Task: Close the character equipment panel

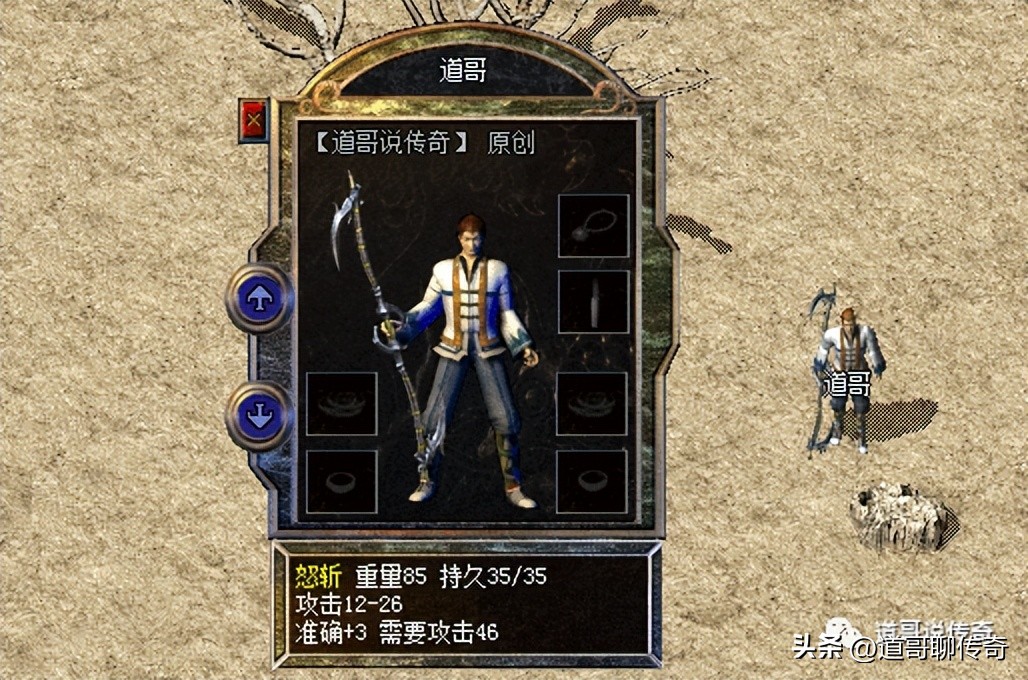Action: pos(254,121)
